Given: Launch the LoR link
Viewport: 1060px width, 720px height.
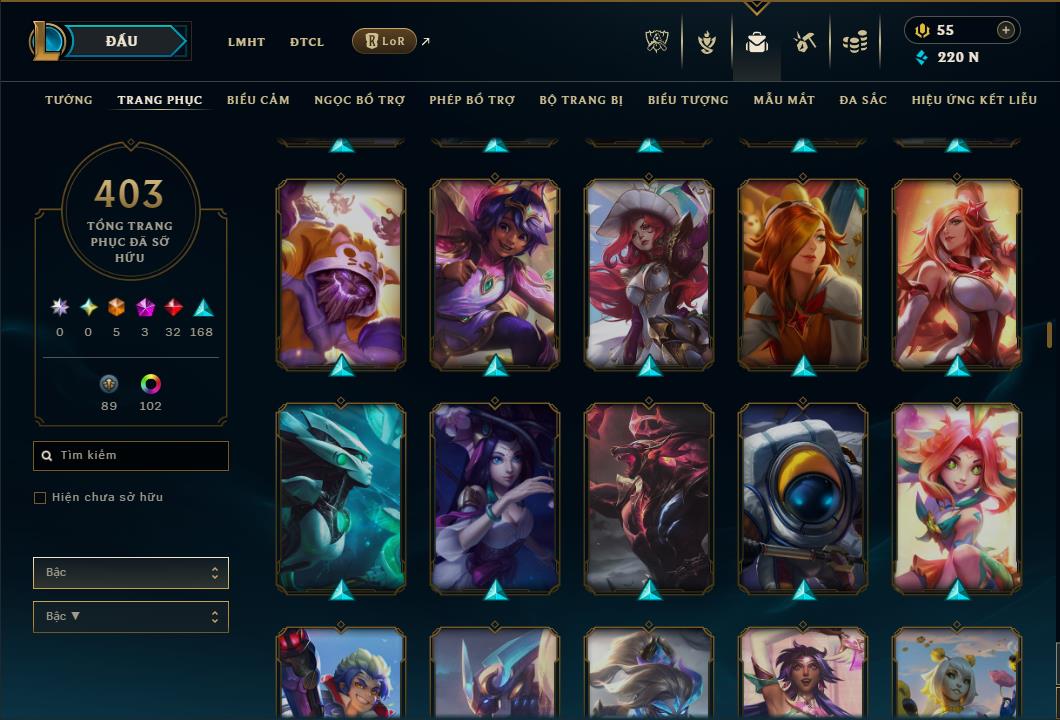Looking at the screenshot, I should (385, 41).
